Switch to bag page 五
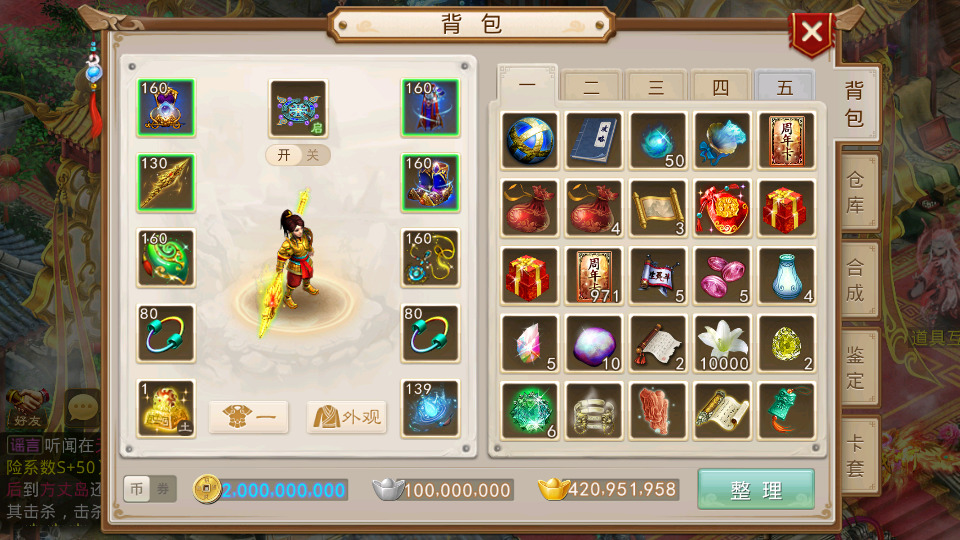960x540 pixels. pyautogui.click(x=784, y=87)
